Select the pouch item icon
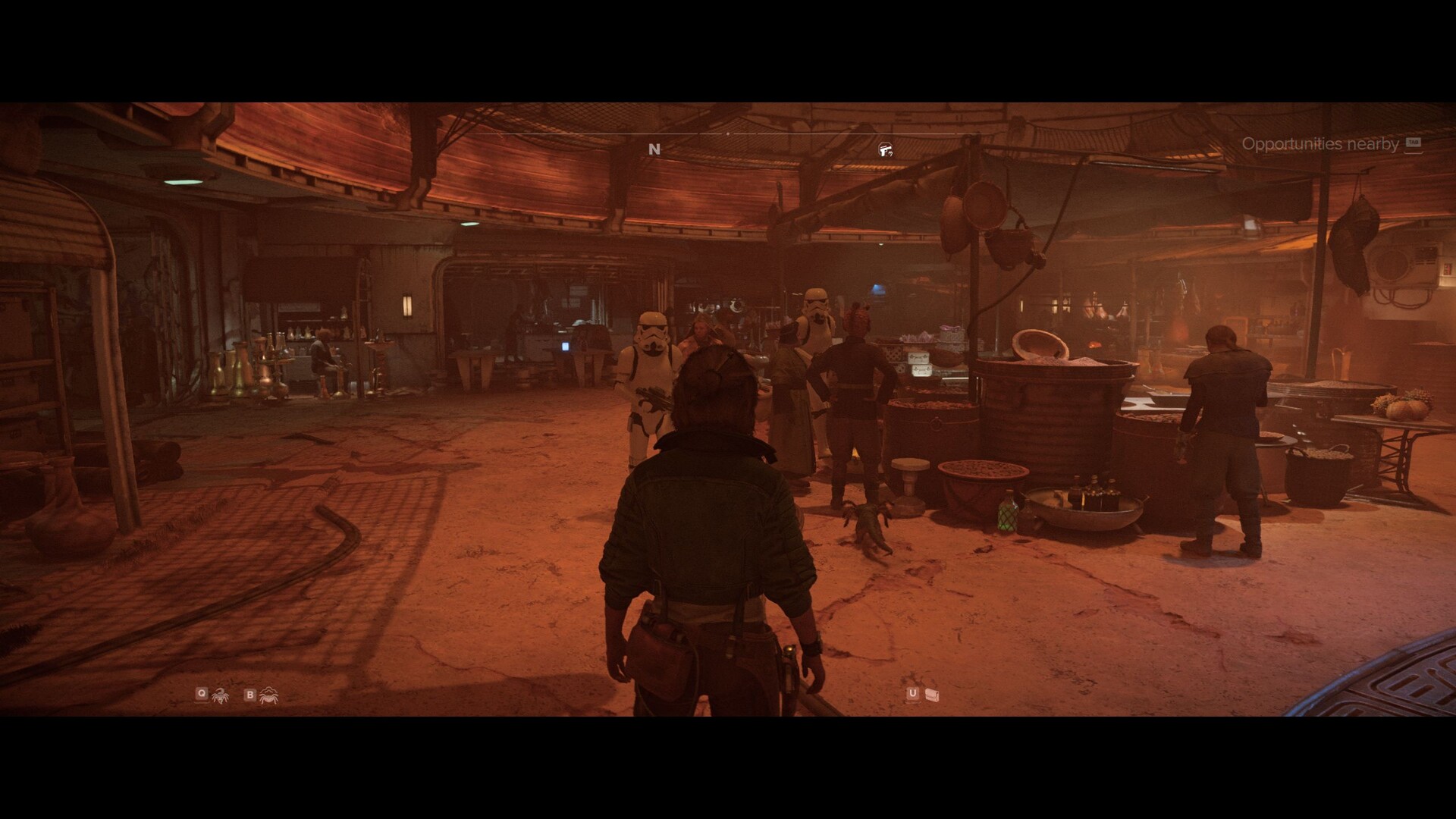1456x819 pixels. [x=932, y=694]
